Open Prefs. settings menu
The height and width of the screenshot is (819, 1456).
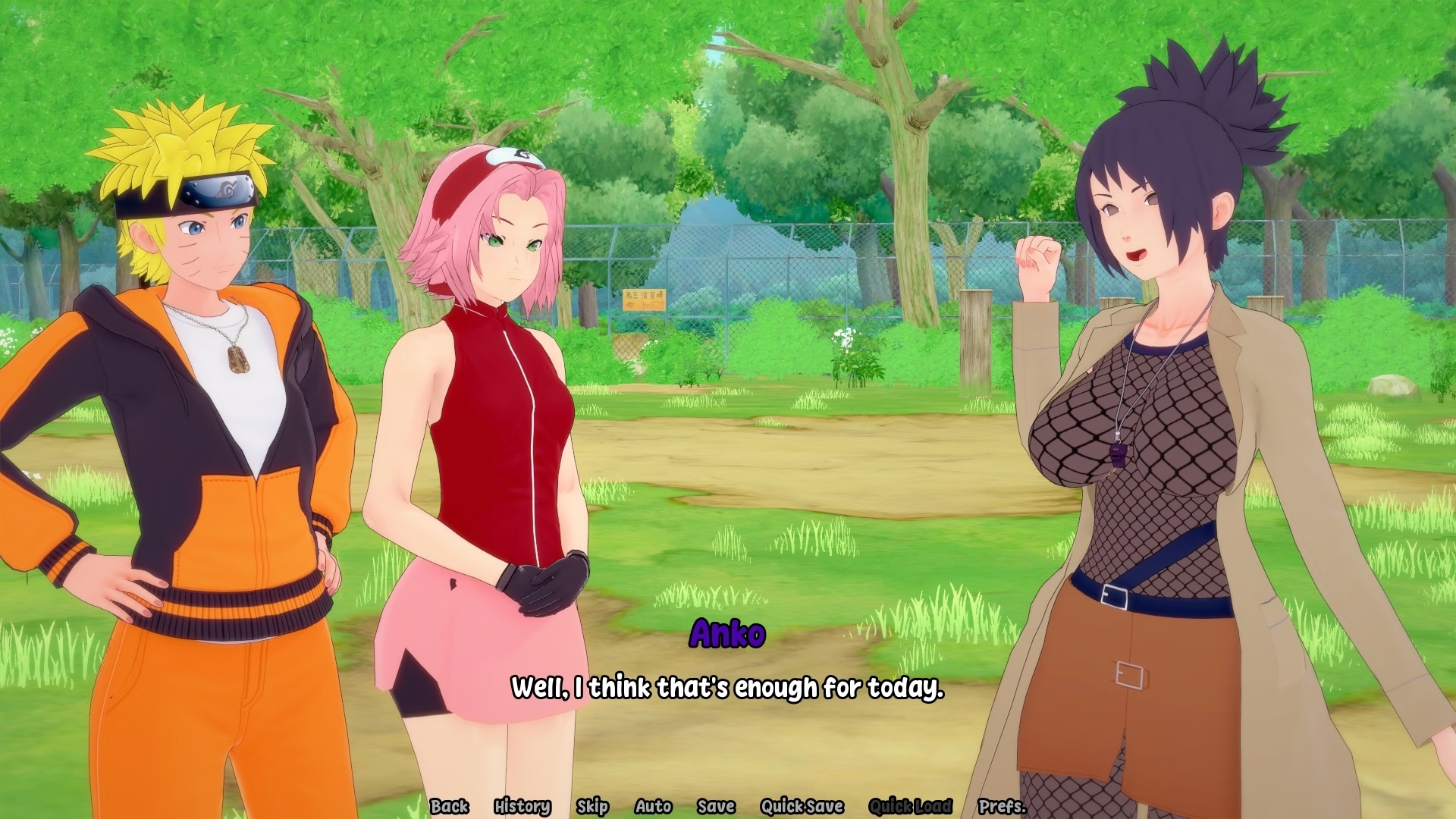pos(1002,806)
